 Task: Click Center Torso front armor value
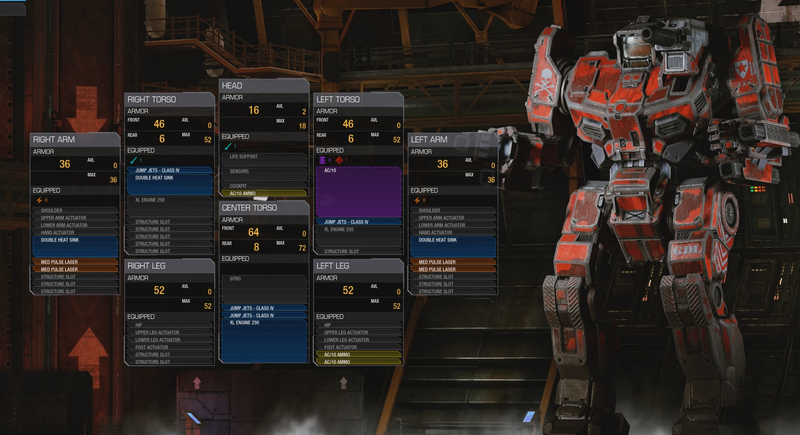click(254, 231)
